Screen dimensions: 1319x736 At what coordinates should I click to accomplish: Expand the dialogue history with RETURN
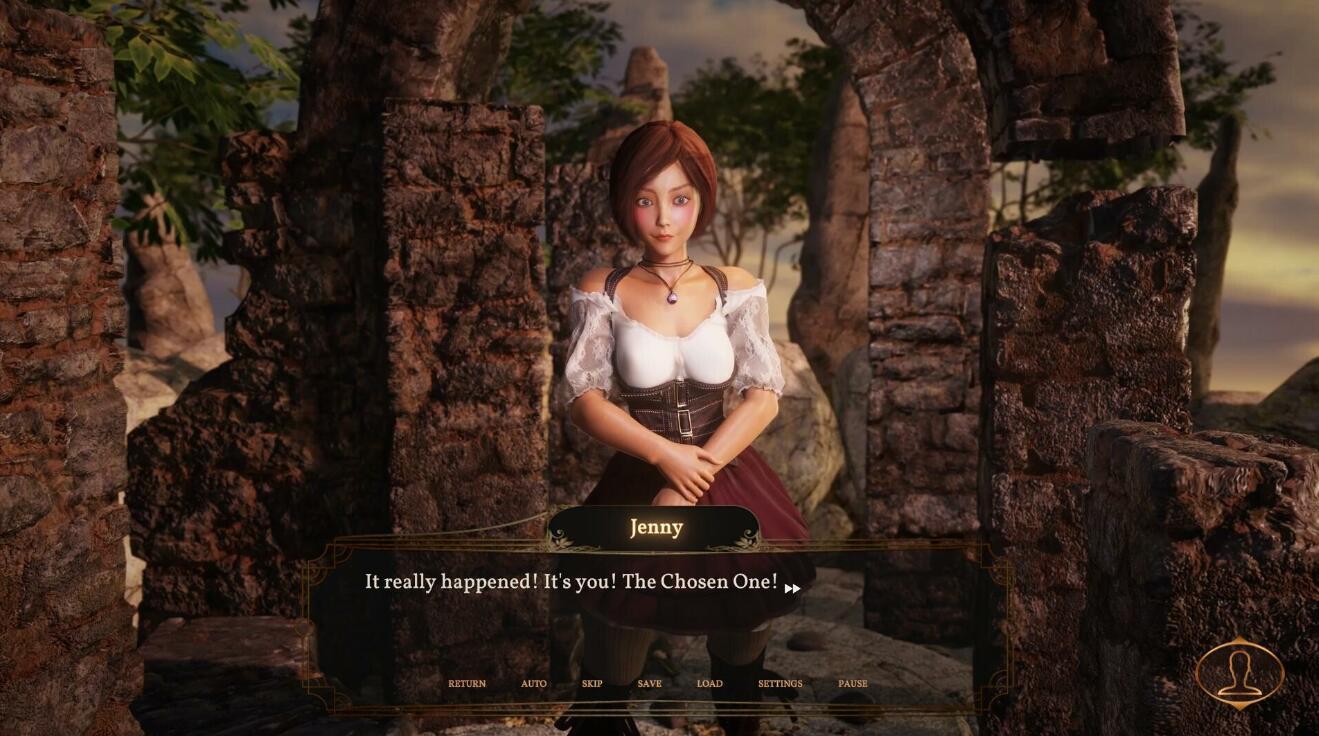click(x=466, y=683)
